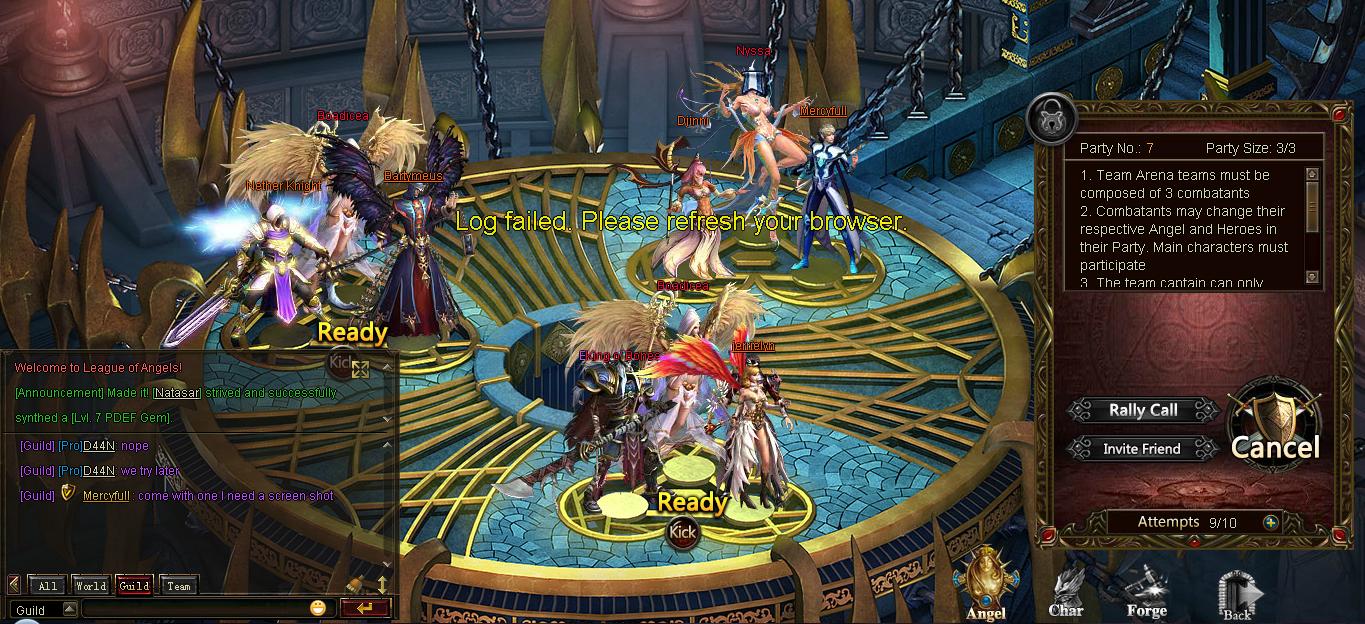Image resolution: width=1365 pixels, height=624 pixels.
Task: Switch chat to the World tab
Action: pos(90,586)
